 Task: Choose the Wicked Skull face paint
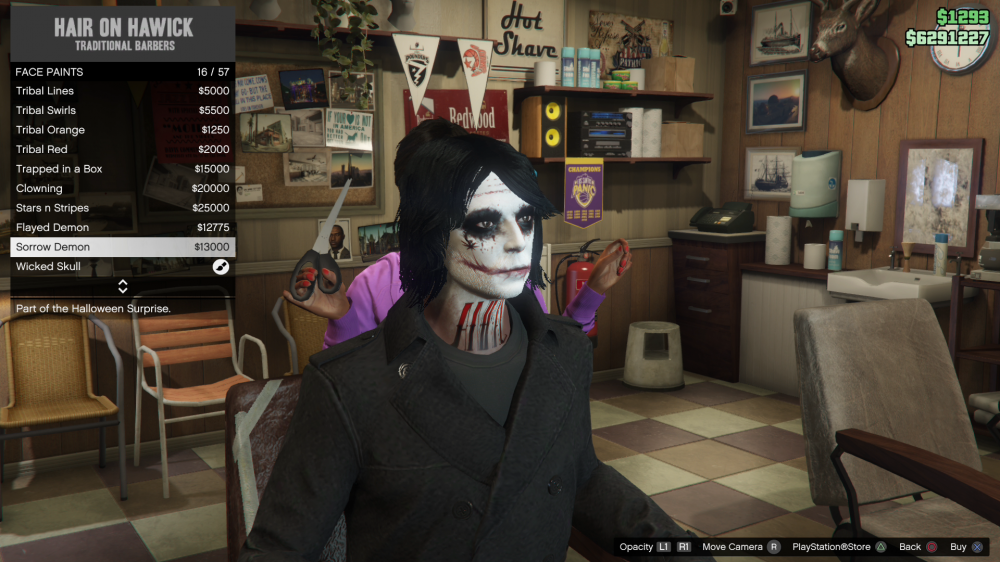(122, 267)
